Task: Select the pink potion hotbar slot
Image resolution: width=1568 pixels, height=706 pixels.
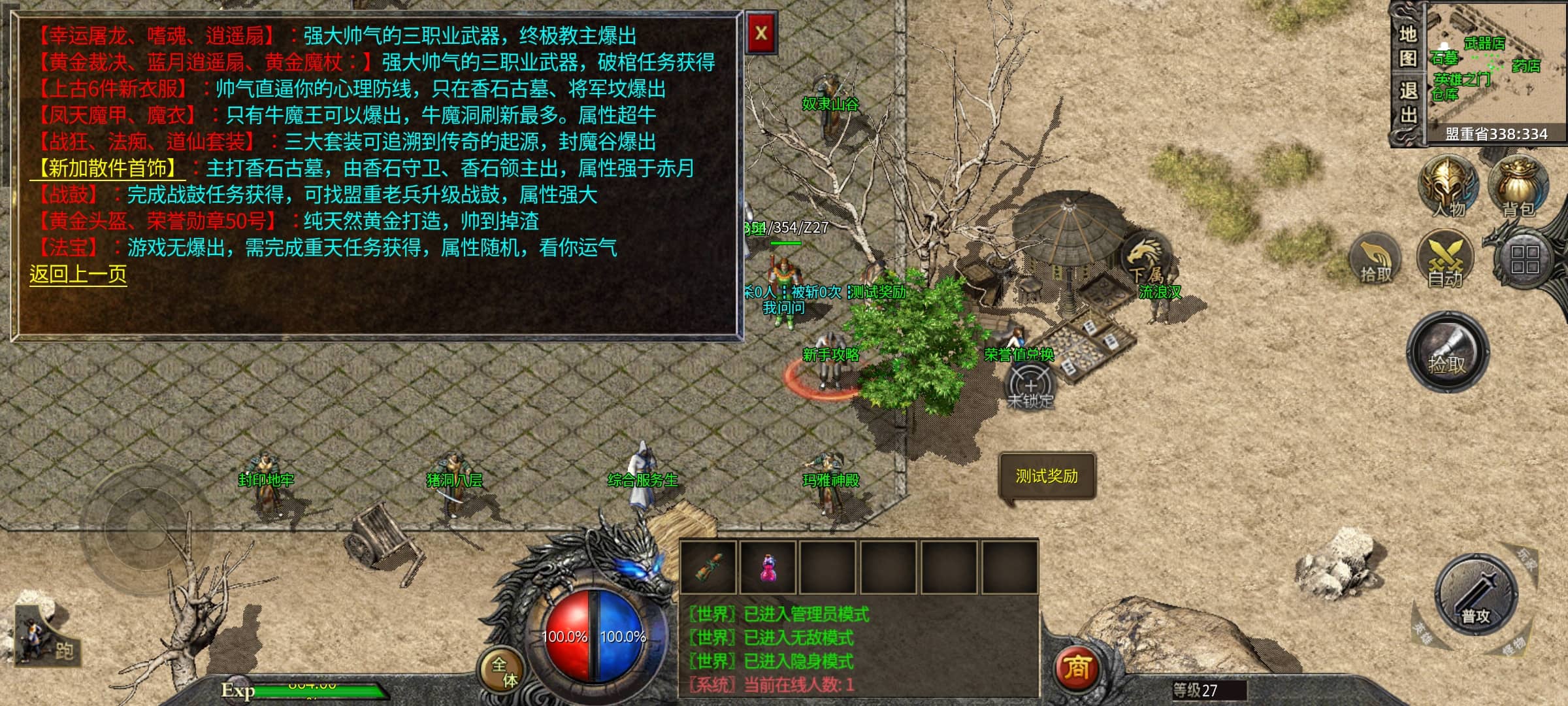Action: pos(768,567)
